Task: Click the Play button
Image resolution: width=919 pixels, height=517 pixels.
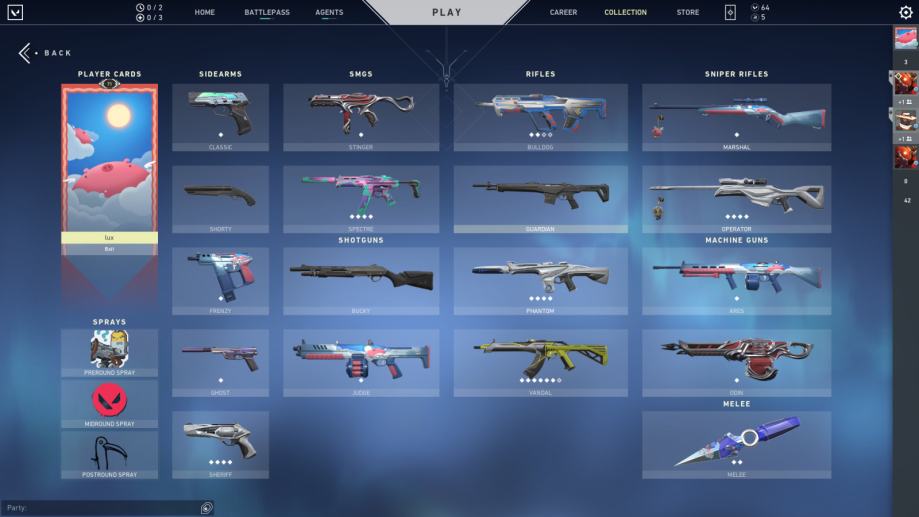Action: (x=446, y=13)
